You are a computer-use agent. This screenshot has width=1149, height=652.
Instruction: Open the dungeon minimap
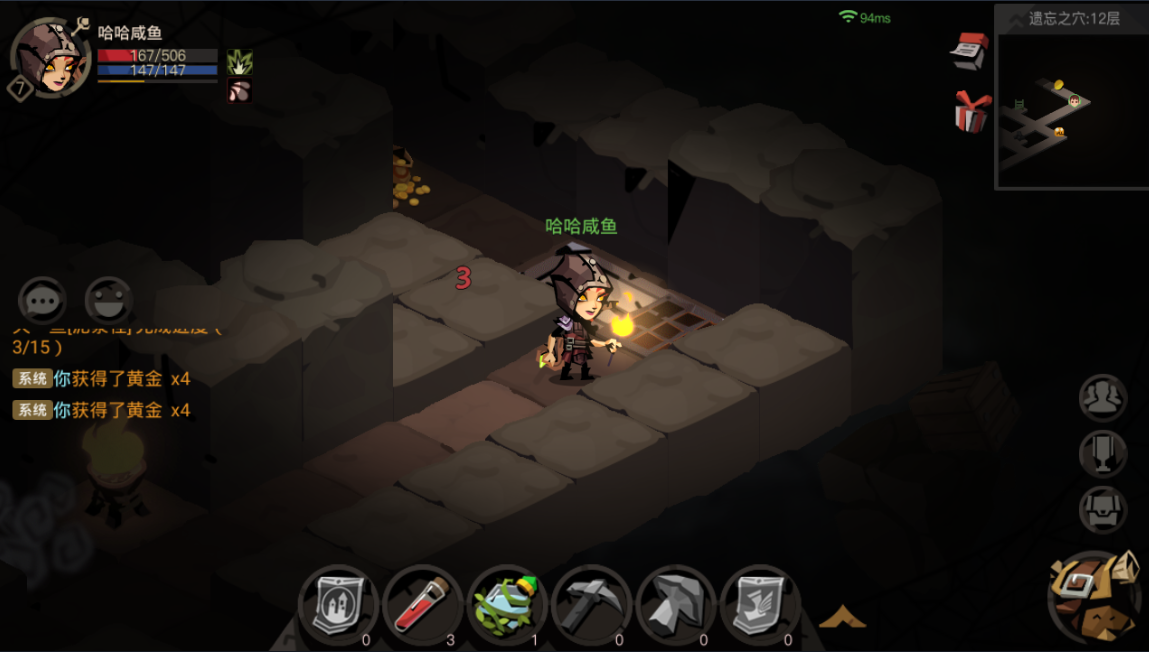tap(1071, 108)
